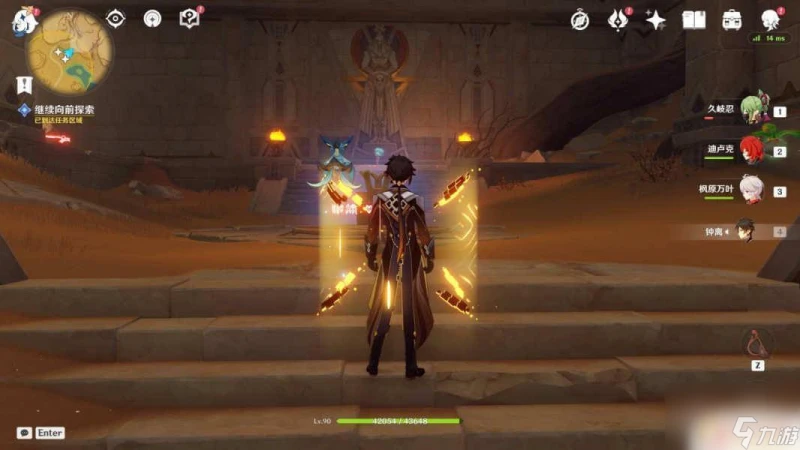The width and height of the screenshot is (800, 450).
Task: Open the character head icon with red alert
Action: [x=770, y=19]
